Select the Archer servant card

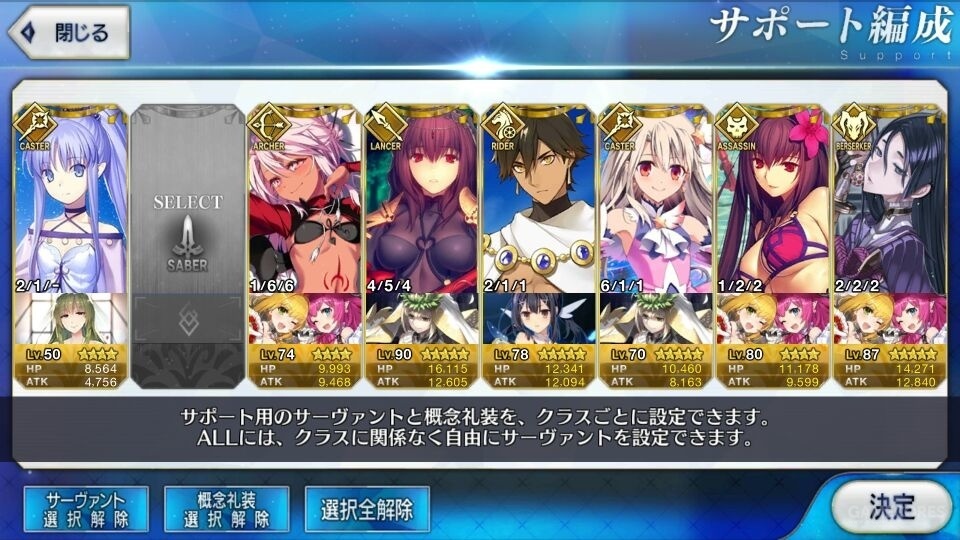[x=304, y=200]
